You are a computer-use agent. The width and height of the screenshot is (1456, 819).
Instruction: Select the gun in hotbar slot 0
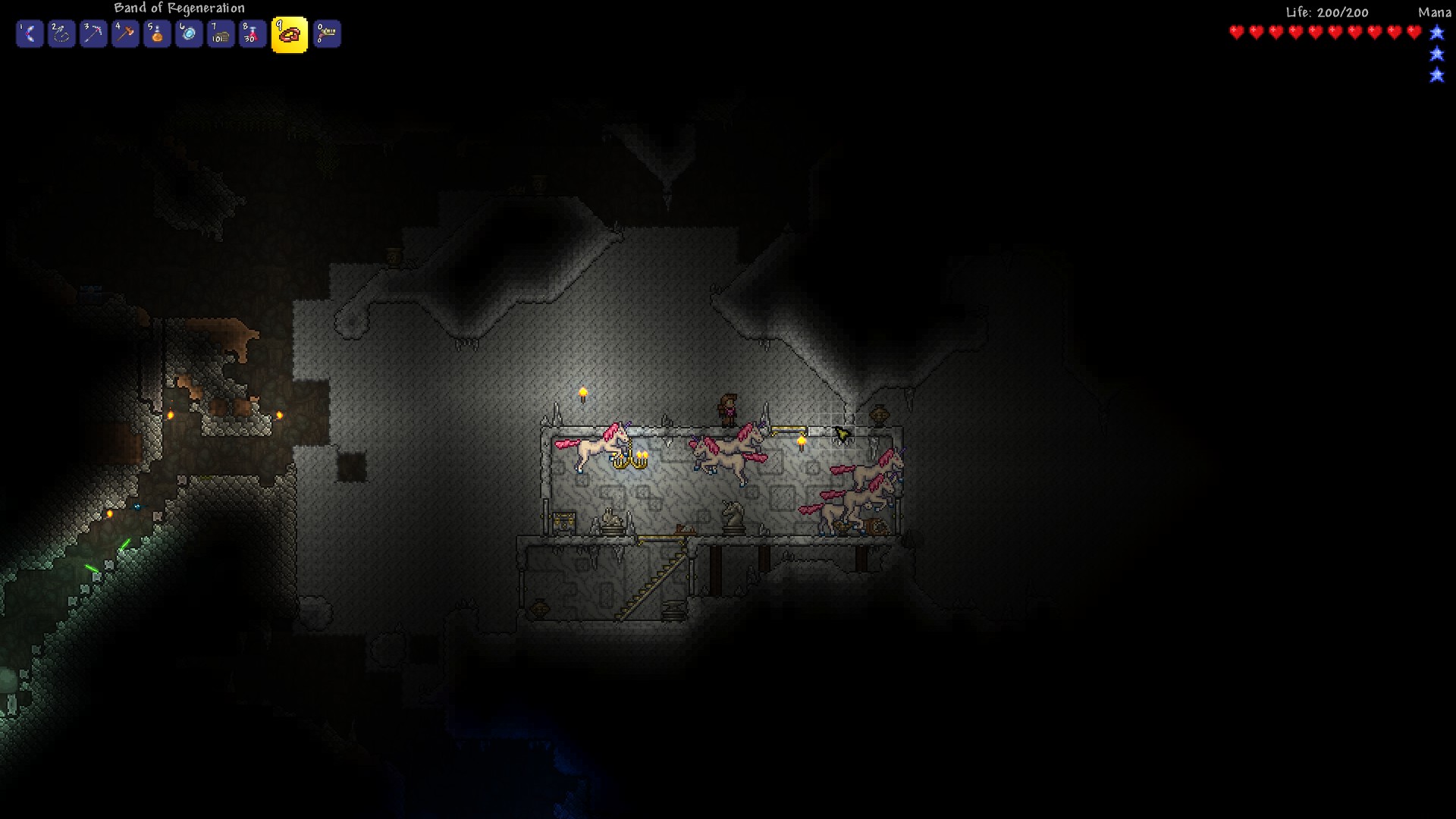coord(325,33)
